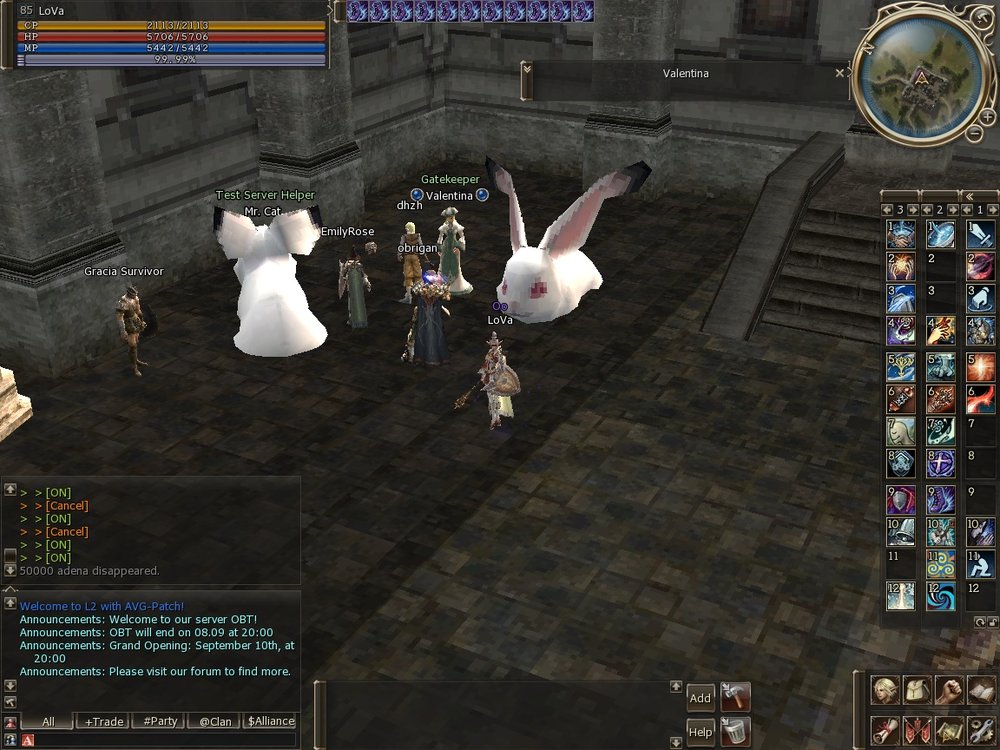The height and width of the screenshot is (750, 1000).
Task: Open the character status portrait button
Action: click(x=885, y=690)
